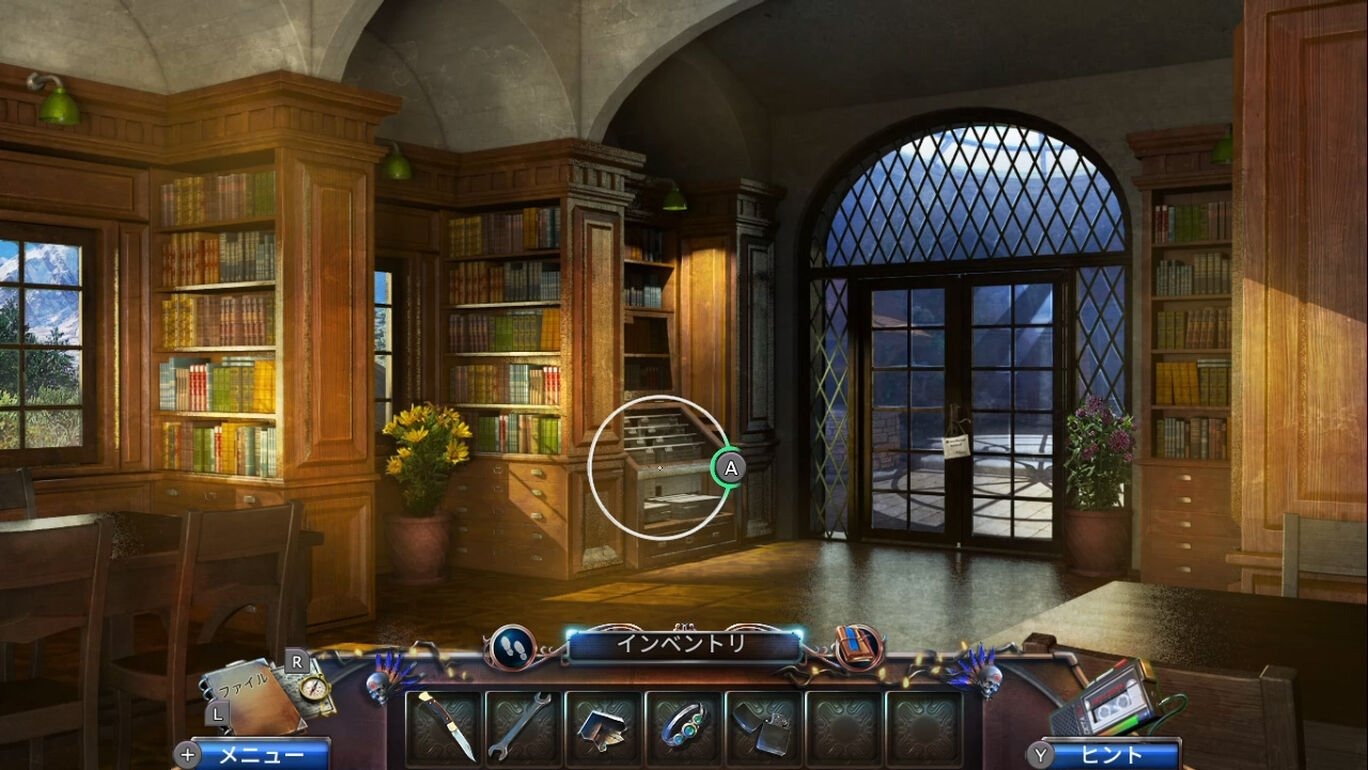This screenshot has width=1368, height=770.
Task: Open the footprints tracking medallion
Action: click(510, 646)
